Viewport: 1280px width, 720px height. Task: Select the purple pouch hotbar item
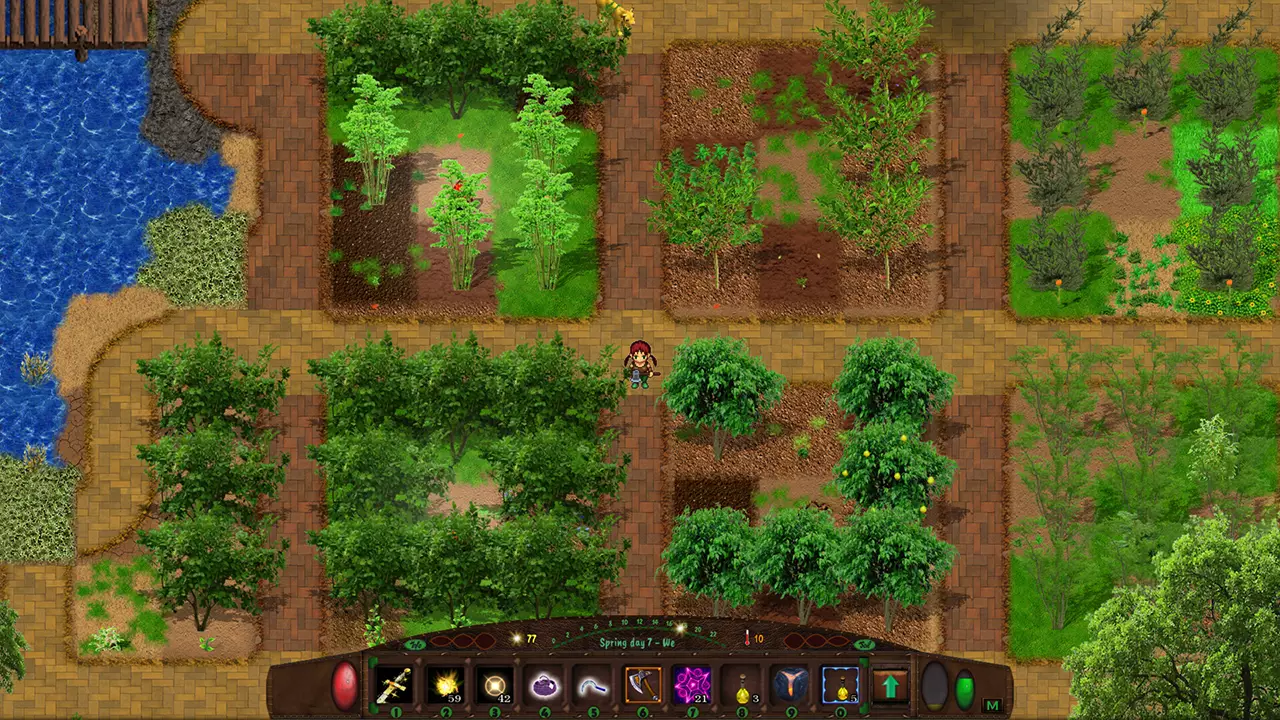pyautogui.click(x=543, y=686)
